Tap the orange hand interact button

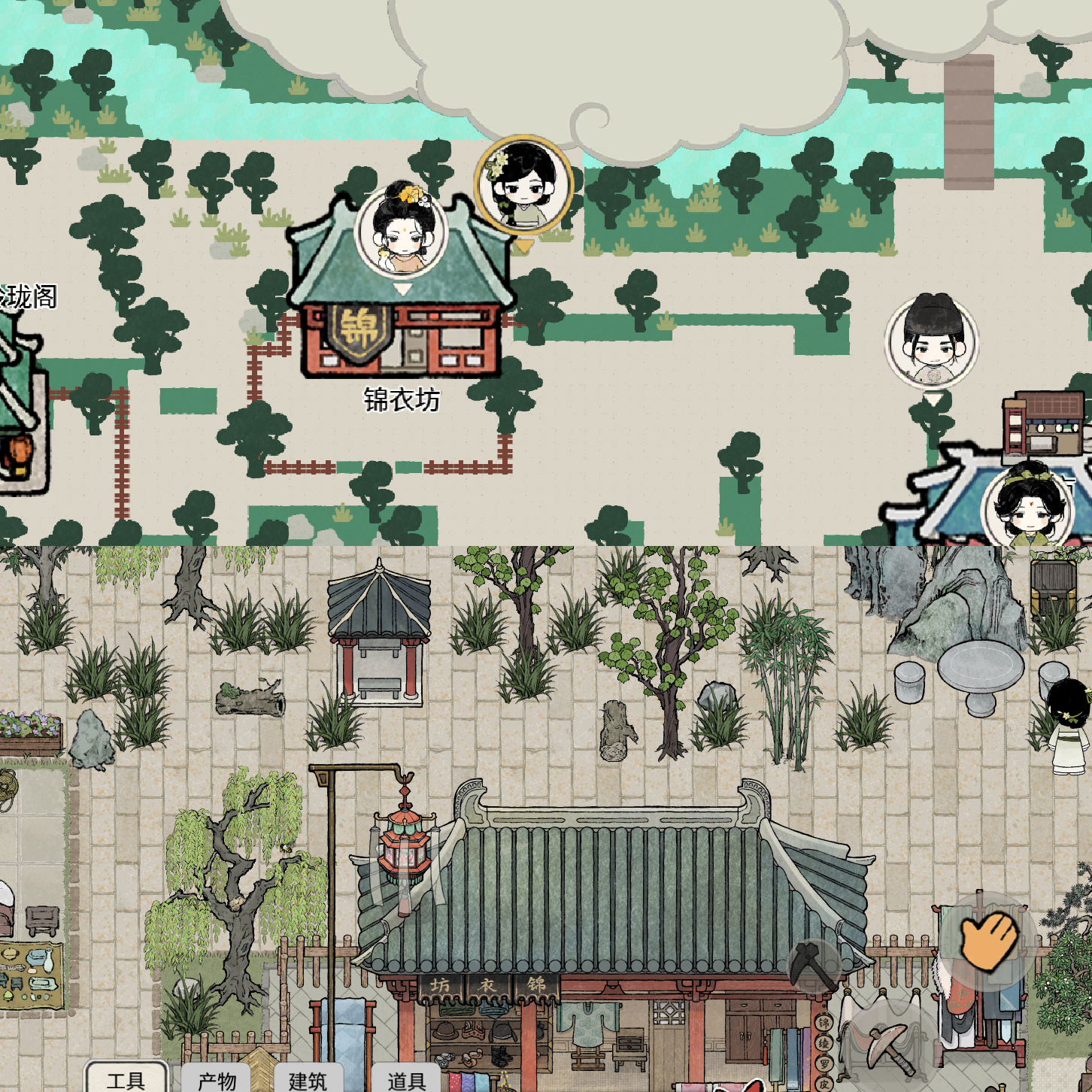987,940
